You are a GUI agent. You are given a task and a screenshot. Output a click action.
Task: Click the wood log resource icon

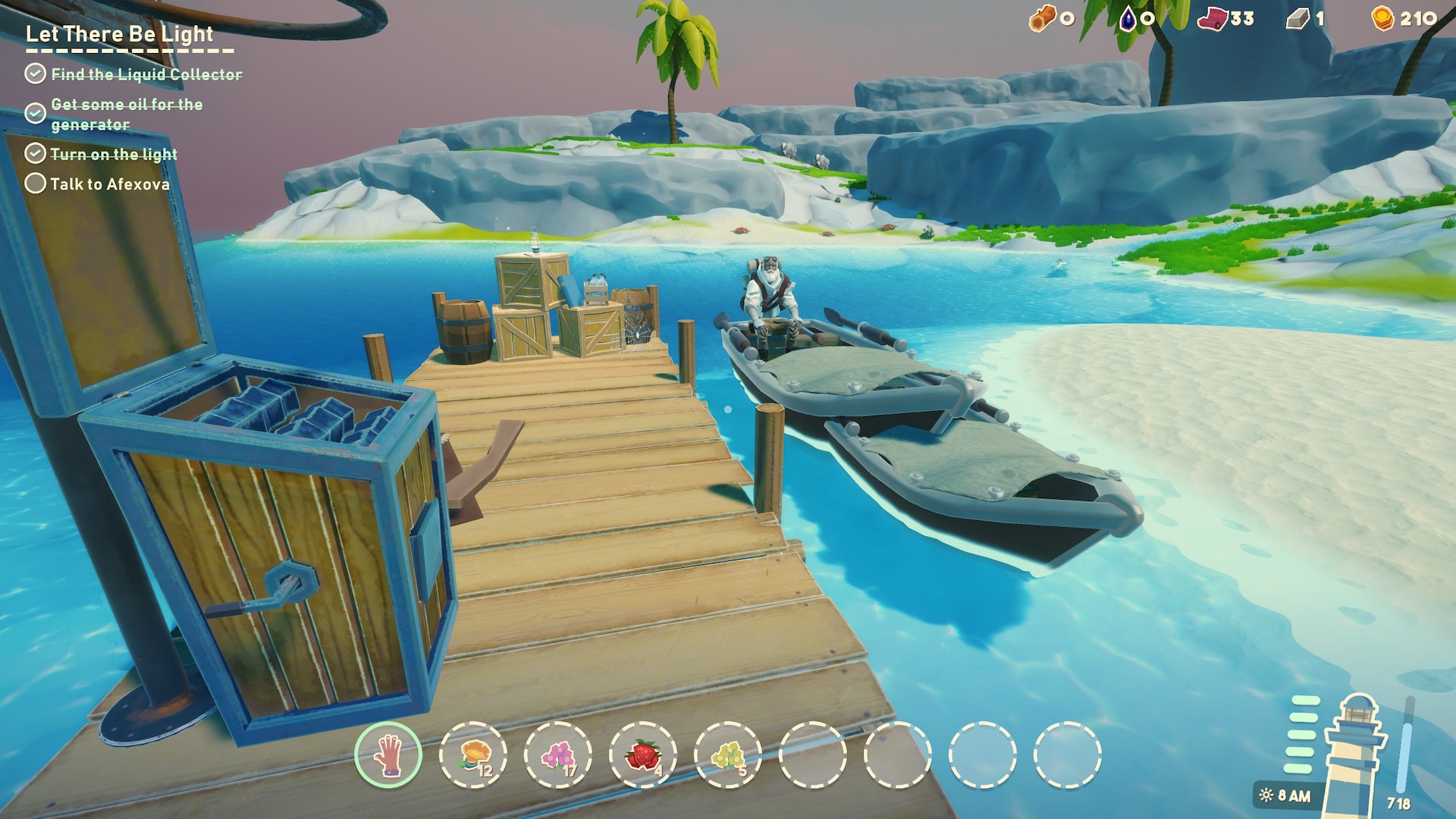coord(1041,18)
